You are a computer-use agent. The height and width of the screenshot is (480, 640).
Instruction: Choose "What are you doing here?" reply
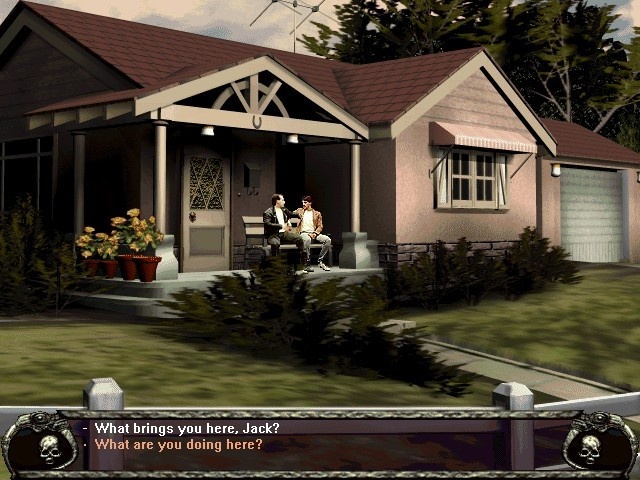click(x=179, y=444)
